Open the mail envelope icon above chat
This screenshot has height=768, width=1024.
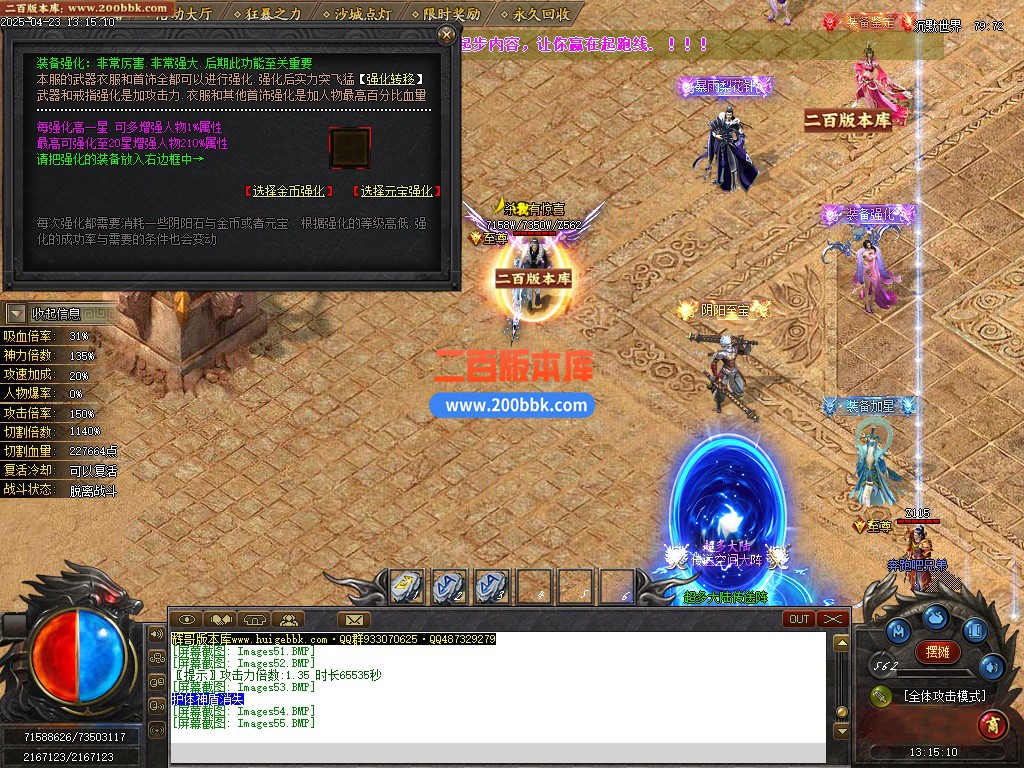point(353,620)
